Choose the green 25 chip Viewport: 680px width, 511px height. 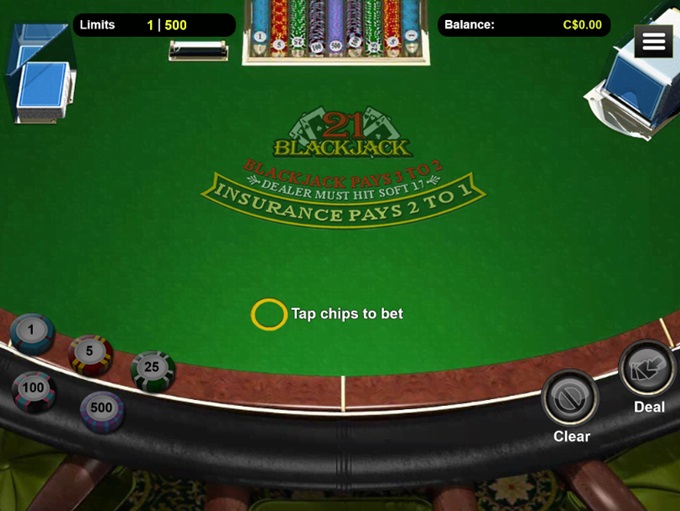pyautogui.click(x=153, y=369)
